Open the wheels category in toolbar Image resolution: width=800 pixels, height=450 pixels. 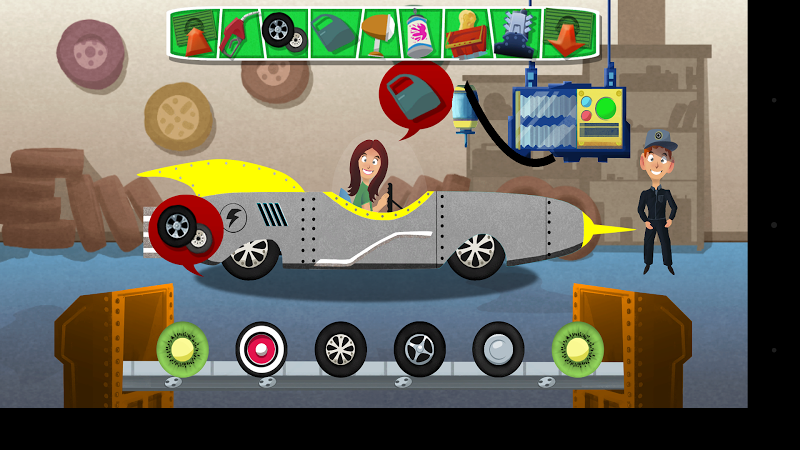pyautogui.click(x=283, y=33)
